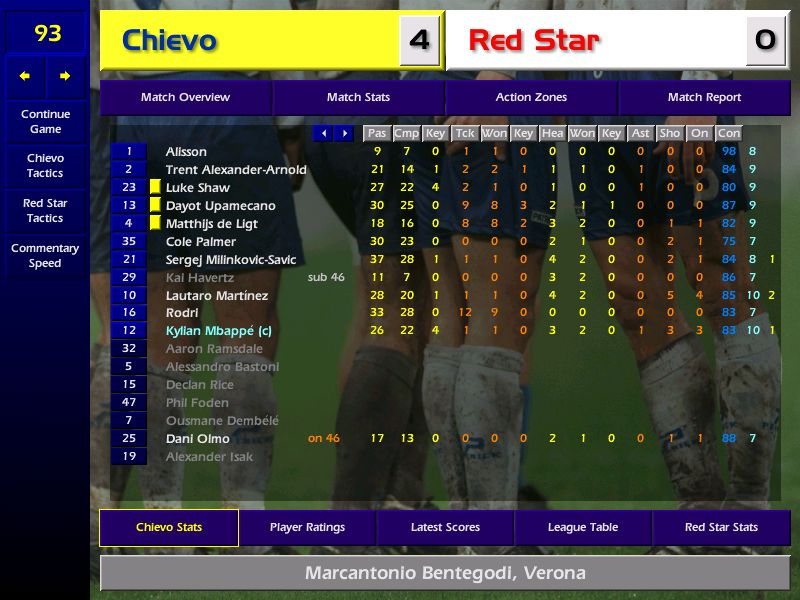This screenshot has width=800, height=600.
Task: Switch to the Match Overview tab
Action: 185,98
